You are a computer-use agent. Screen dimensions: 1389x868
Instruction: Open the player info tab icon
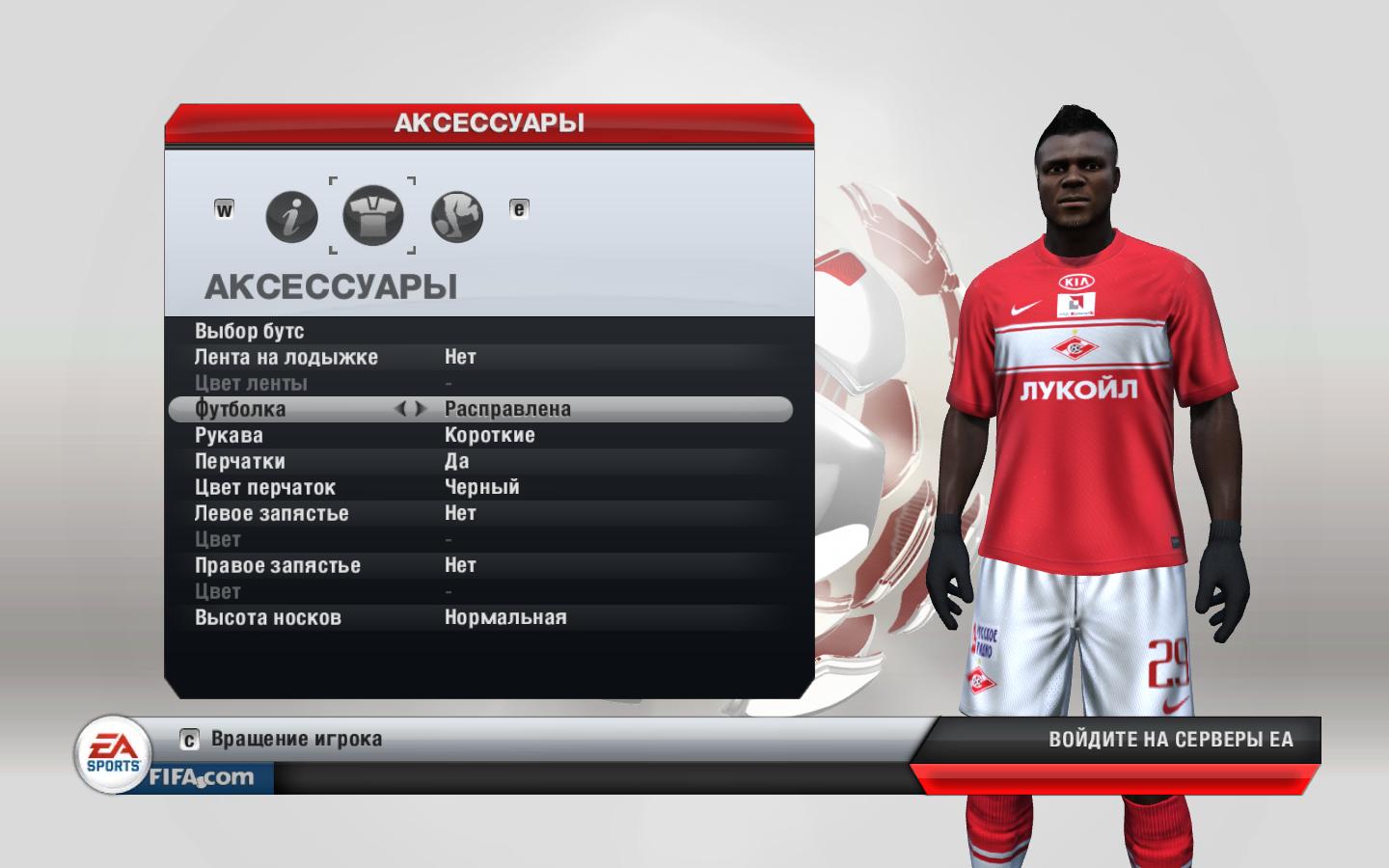click(291, 216)
